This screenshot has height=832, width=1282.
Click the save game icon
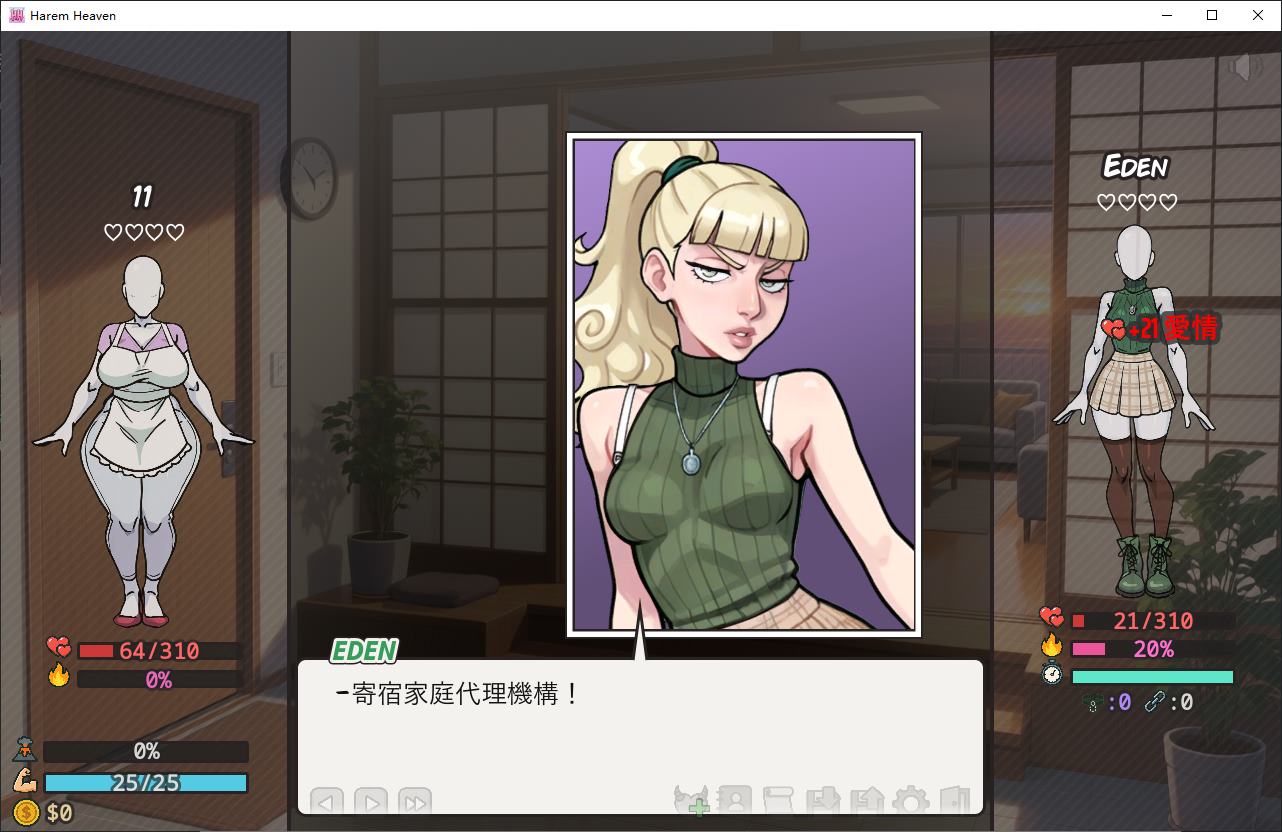pos(822,800)
